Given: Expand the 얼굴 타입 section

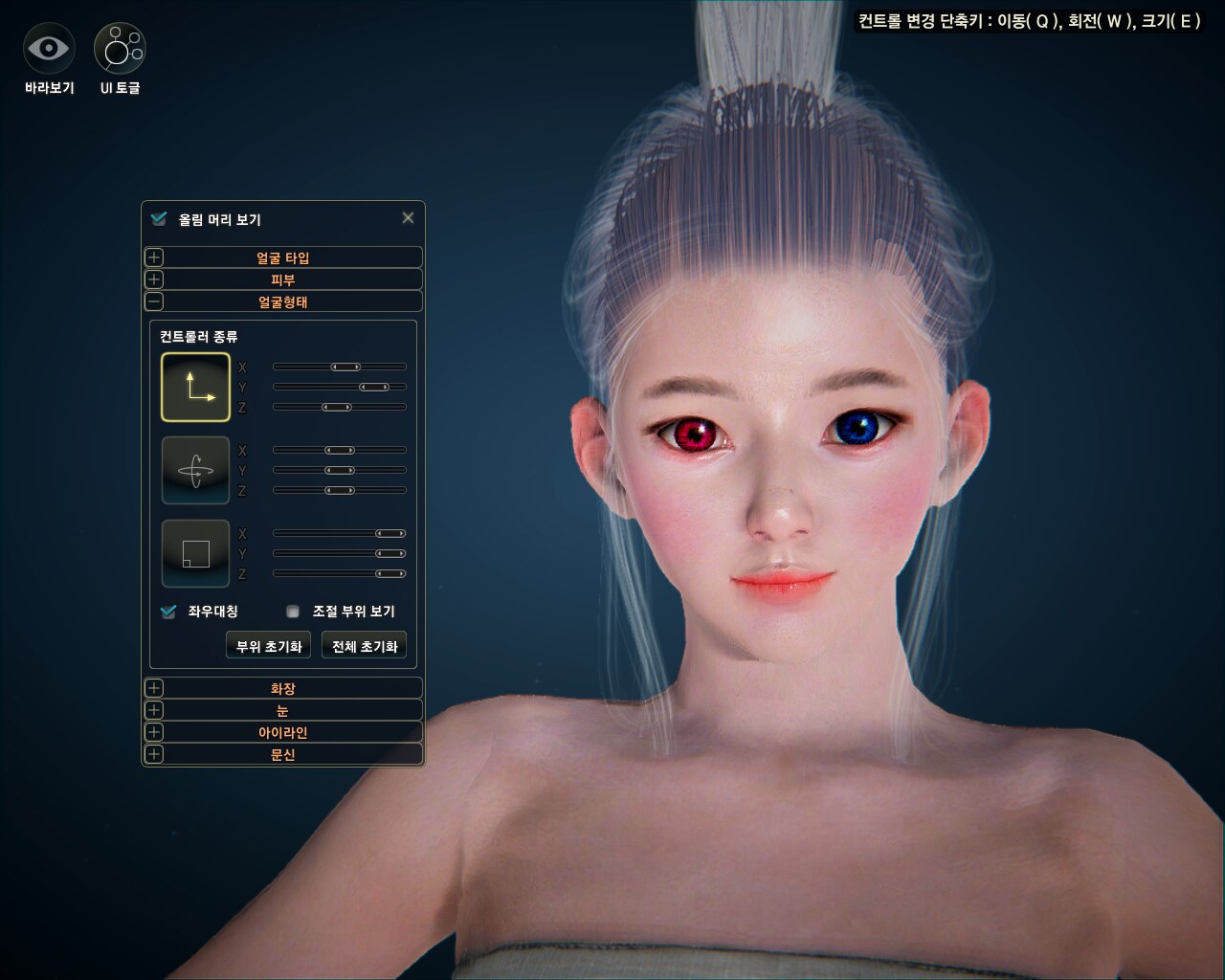Looking at the screenshot, I should pos(154,257).
